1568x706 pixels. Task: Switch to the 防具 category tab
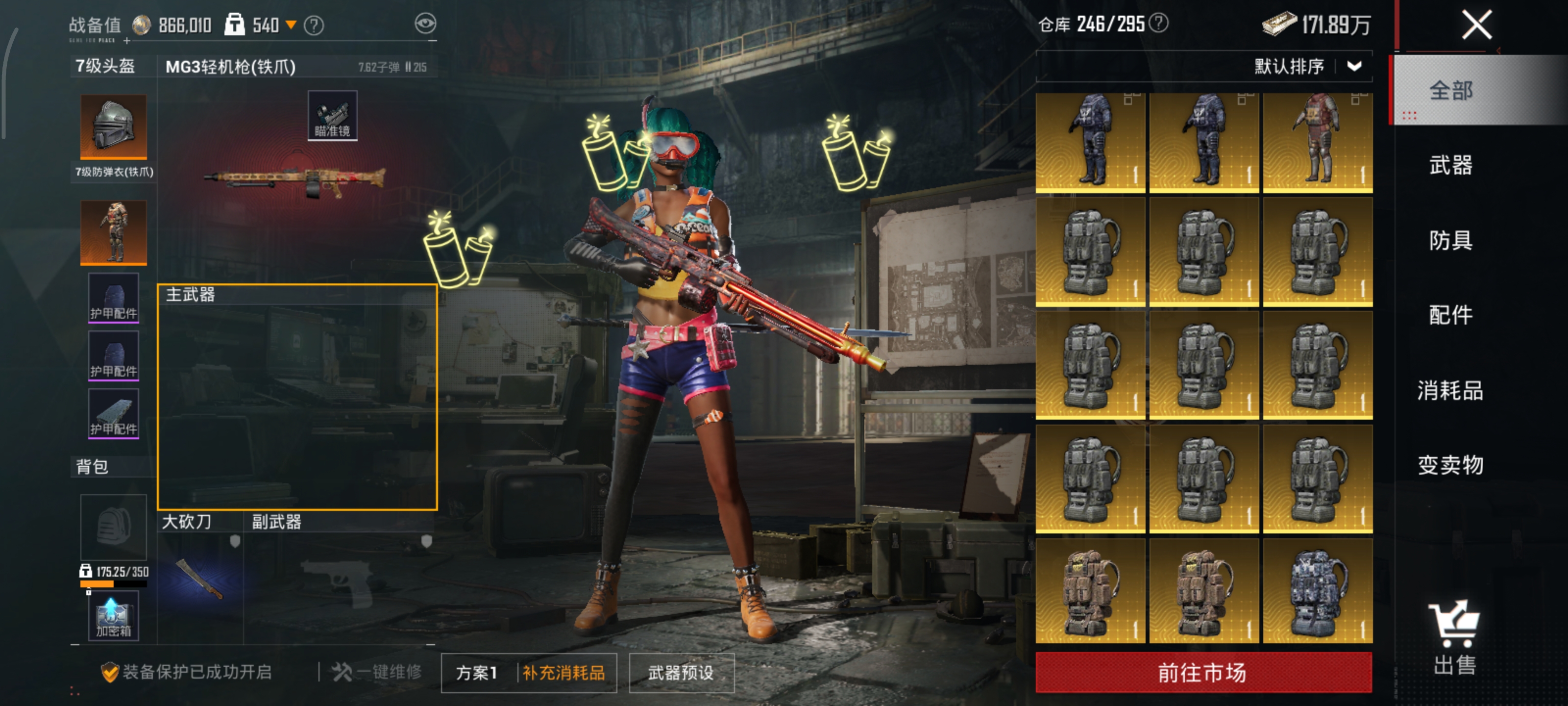click(x=1450, y=240)
